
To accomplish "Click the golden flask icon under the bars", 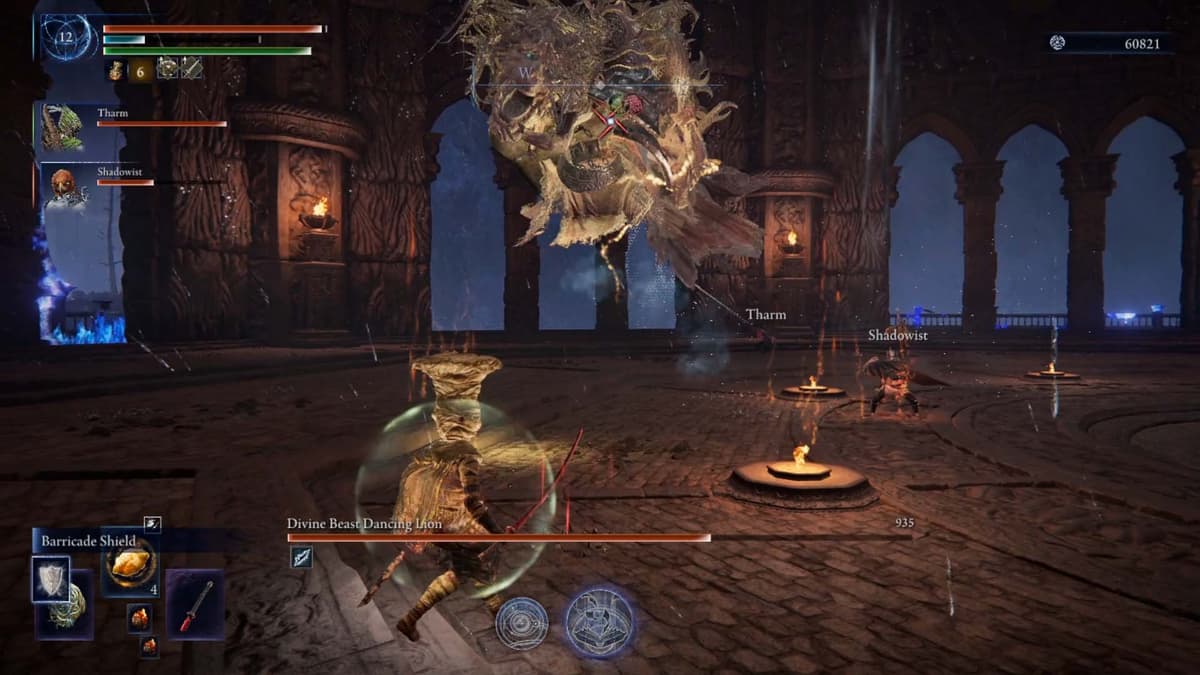I will [116, 69].
